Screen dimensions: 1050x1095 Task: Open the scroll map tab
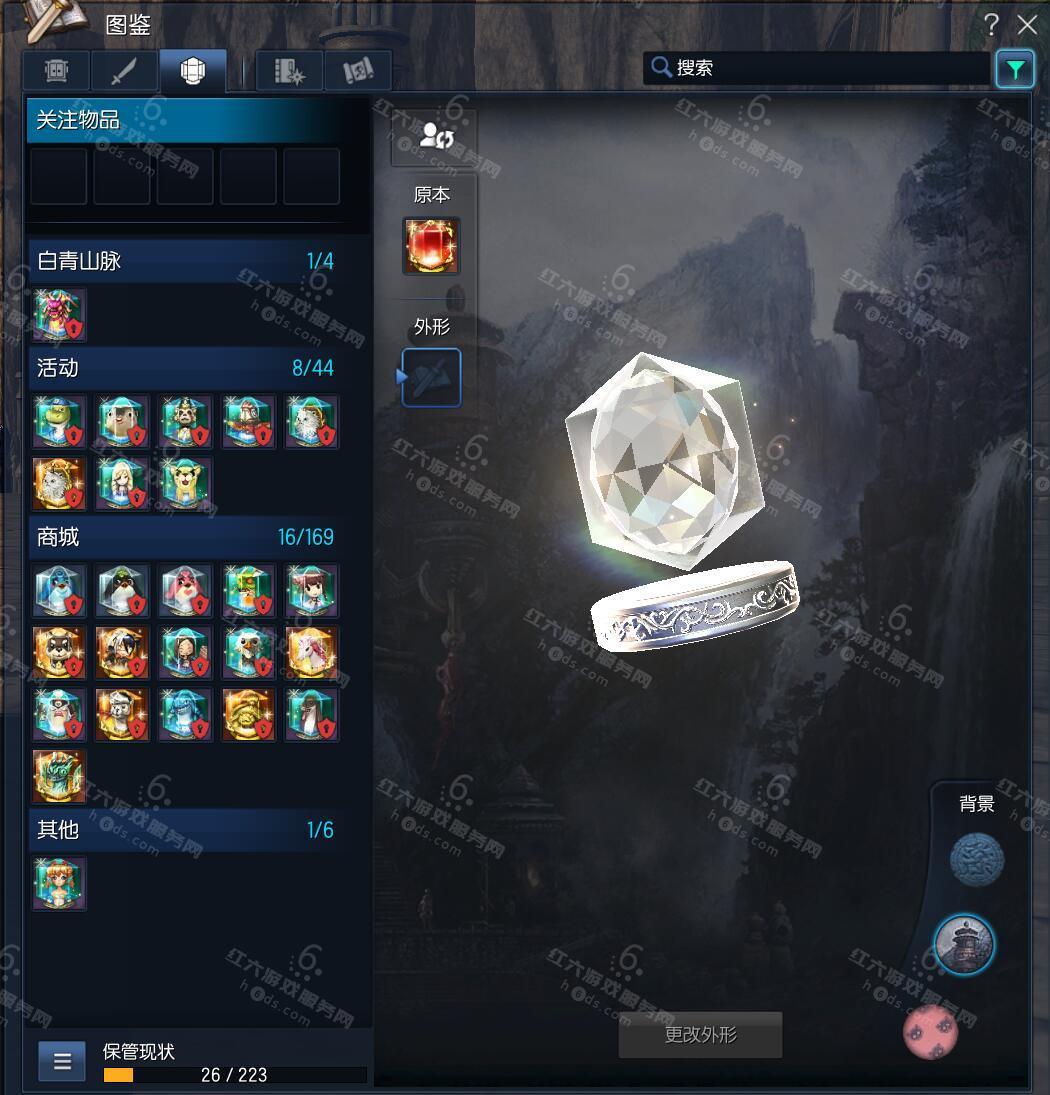[x=357, y=72]
